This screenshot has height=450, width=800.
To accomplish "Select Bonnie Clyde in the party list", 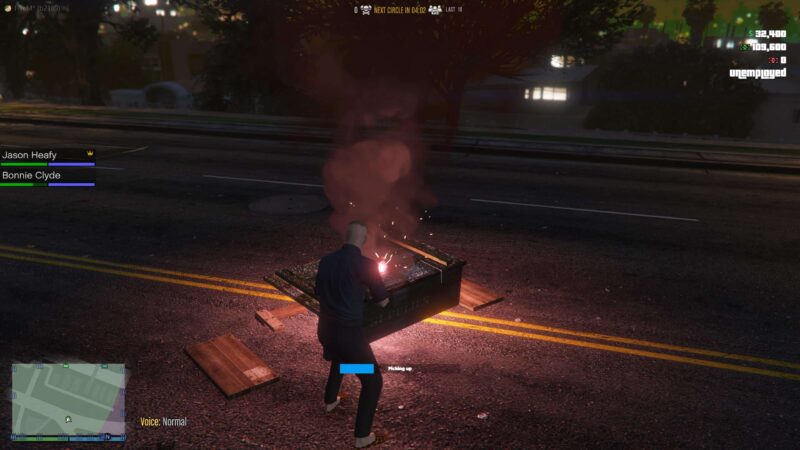I will 31,176.
